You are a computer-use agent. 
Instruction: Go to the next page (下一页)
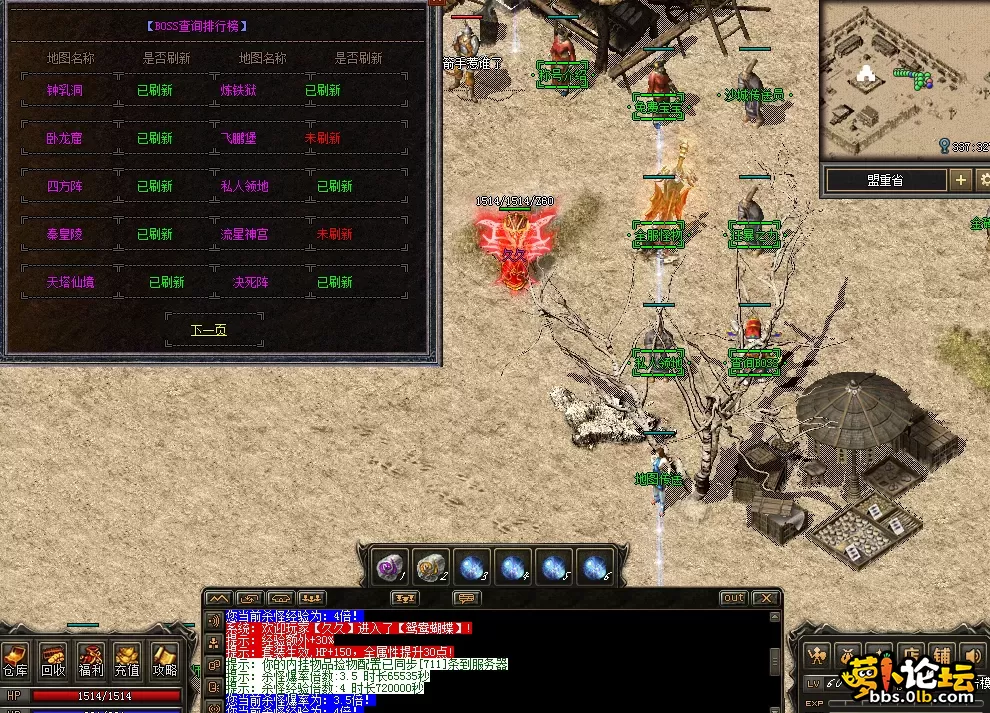[209, 329]
